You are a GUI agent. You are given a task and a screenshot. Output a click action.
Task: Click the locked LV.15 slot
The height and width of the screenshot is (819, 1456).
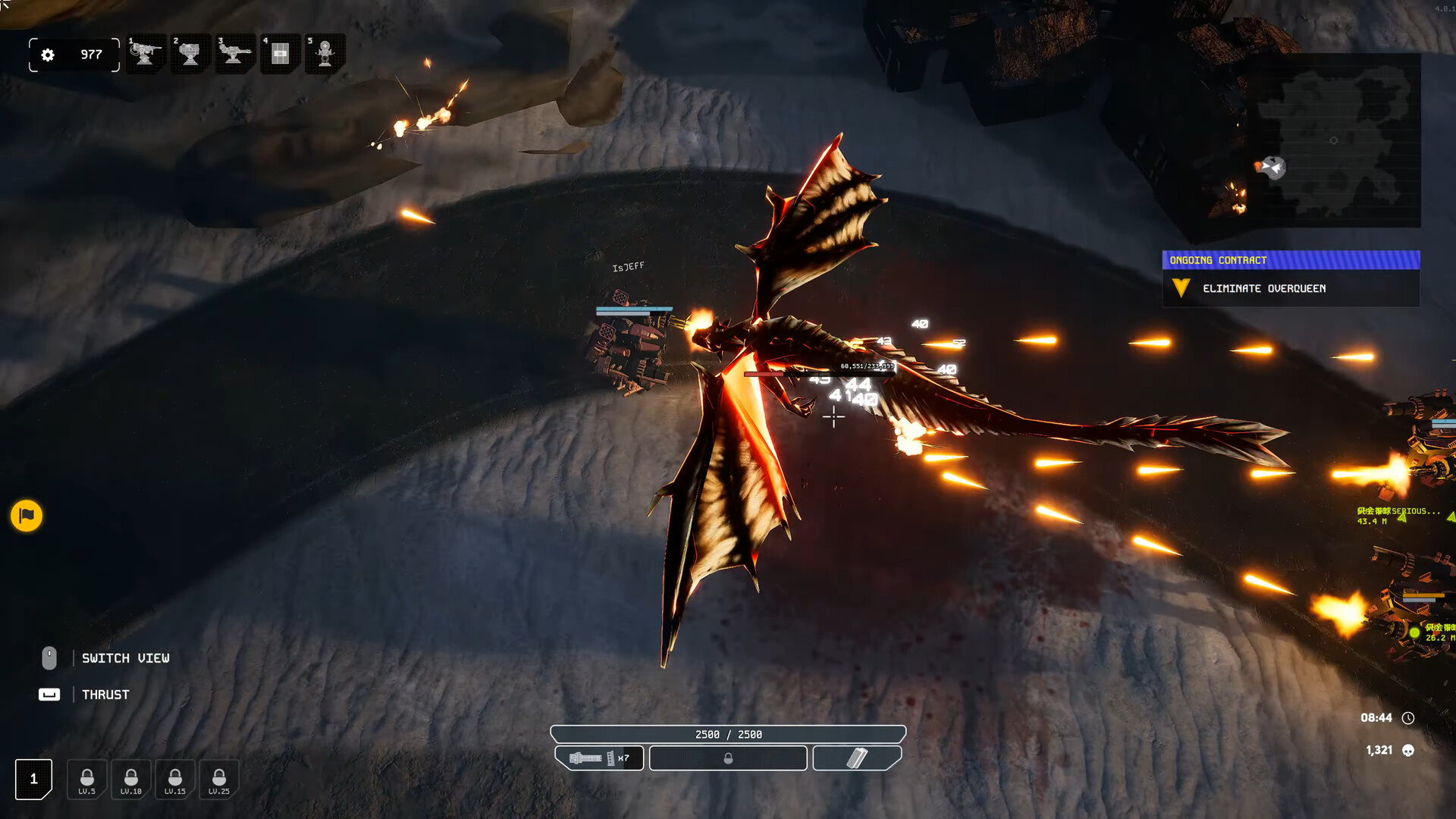175,780
